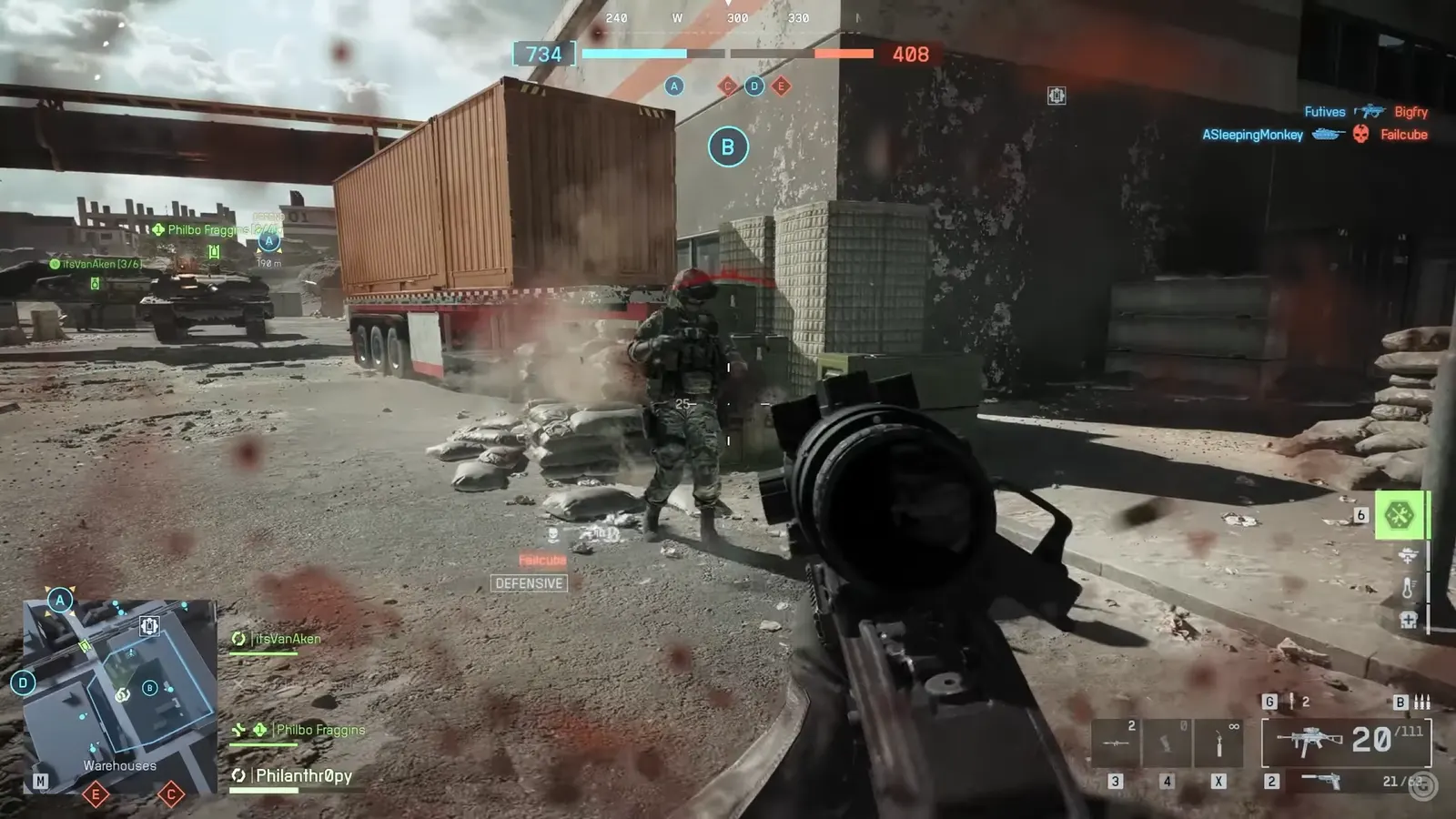Click the Futives player name in the killfeed
1456x819 pixels.
(x=1324, y=111)
